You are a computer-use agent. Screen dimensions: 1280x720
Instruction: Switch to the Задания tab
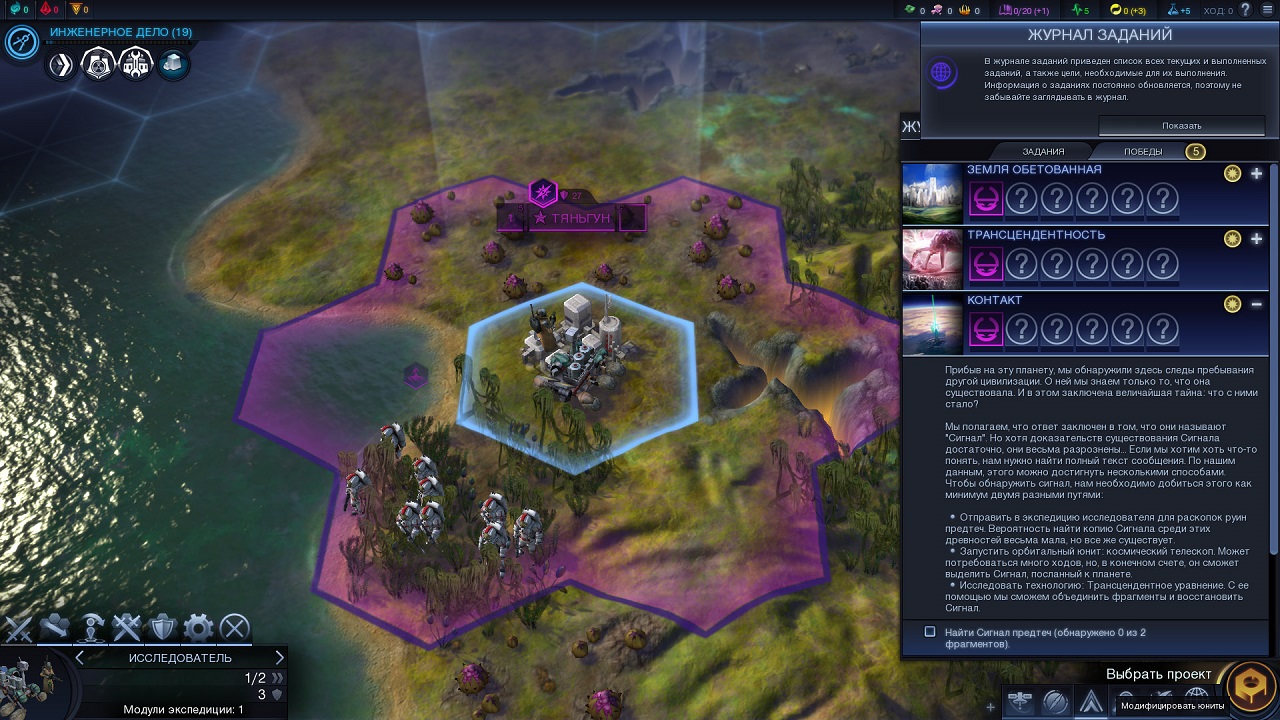[1043, 152]
